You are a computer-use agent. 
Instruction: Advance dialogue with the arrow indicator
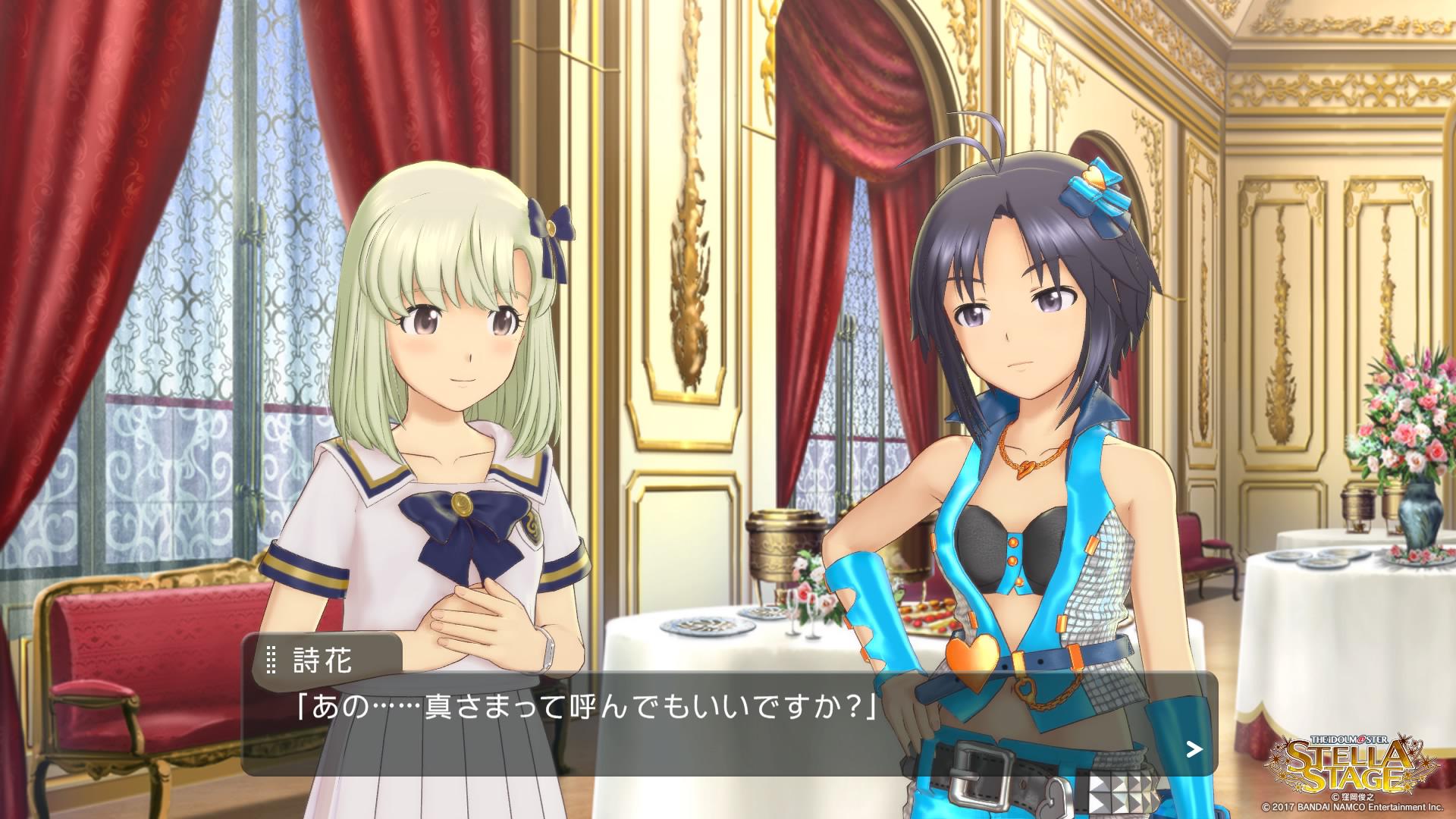(x=1194, y=750)
